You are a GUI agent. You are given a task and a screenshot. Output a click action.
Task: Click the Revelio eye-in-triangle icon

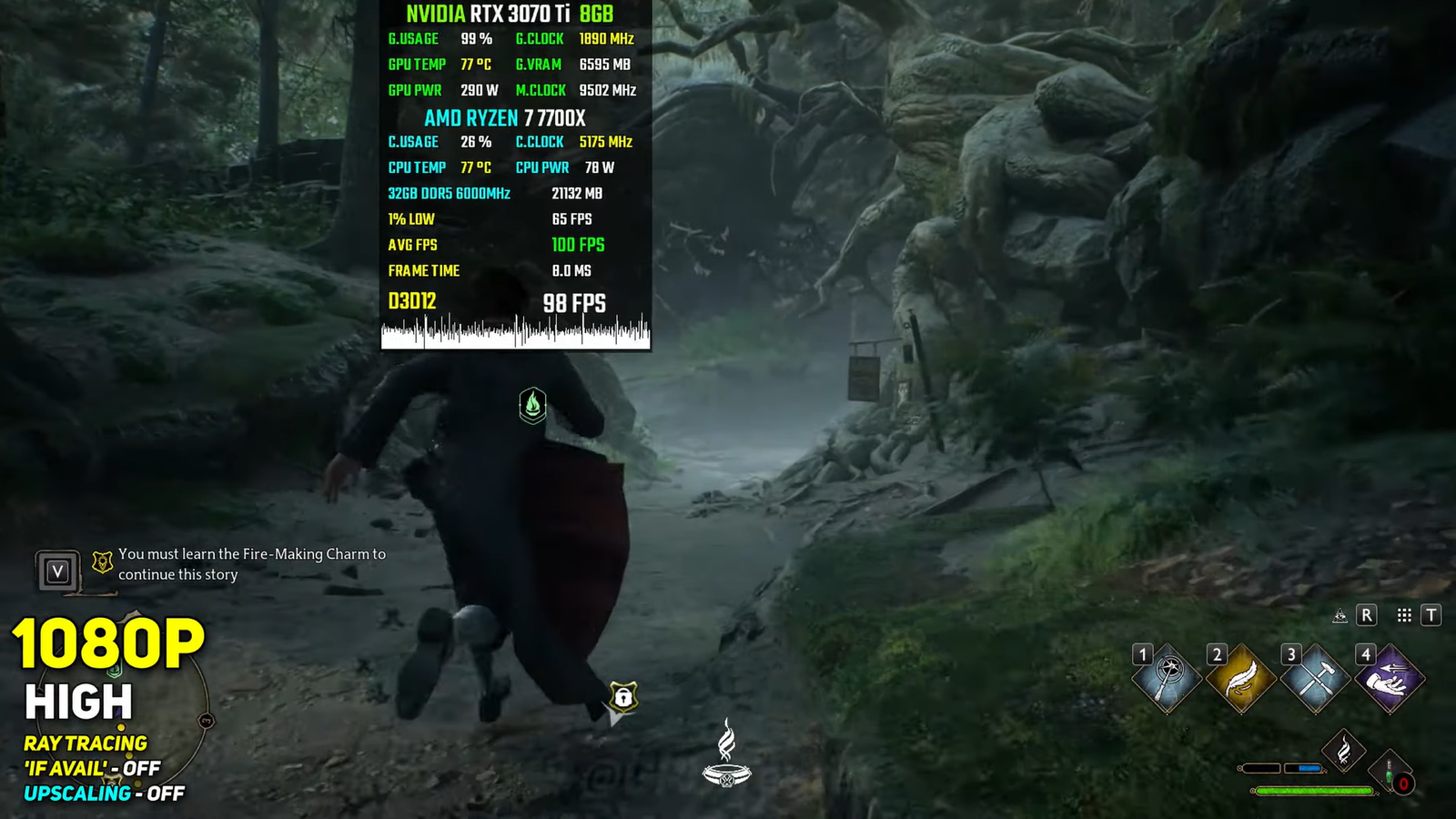click(x=1340, y=616)
